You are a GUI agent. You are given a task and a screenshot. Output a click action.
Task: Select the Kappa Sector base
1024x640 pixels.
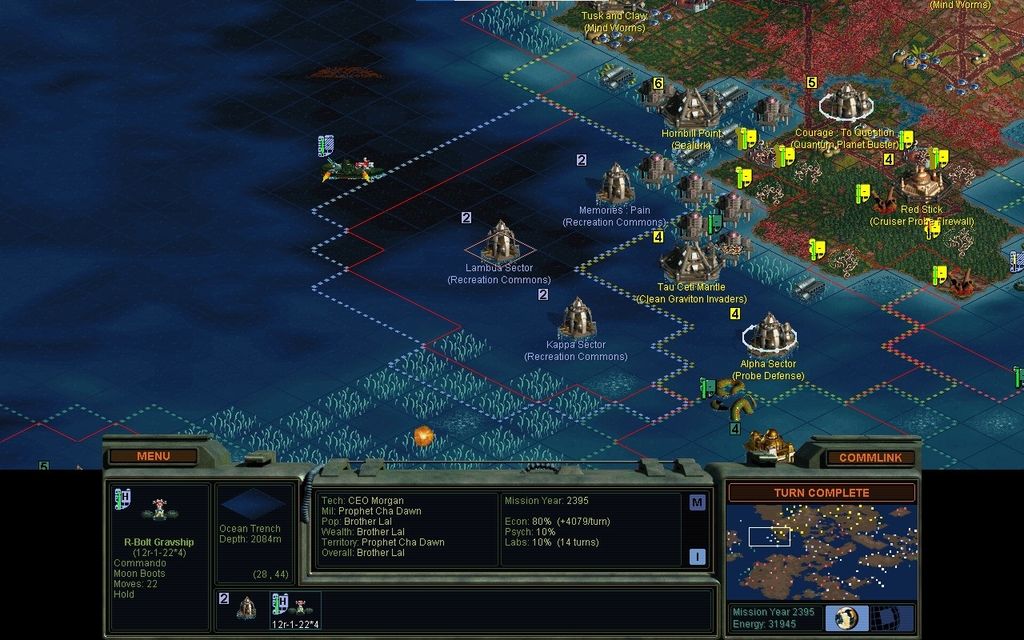(577, 318)
